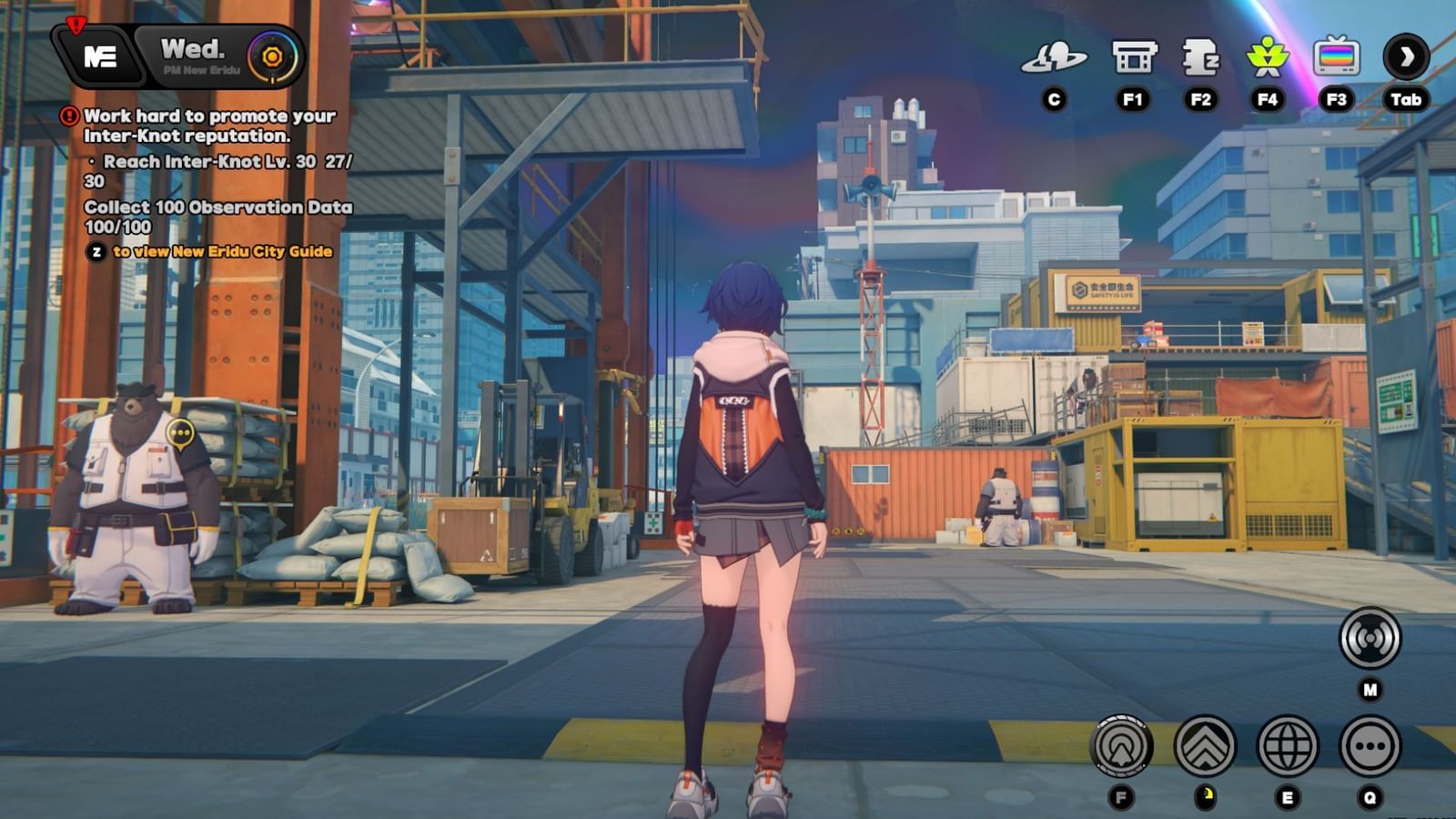Switch to TV mode via the F3 icon

click(x=1336, y=56)
